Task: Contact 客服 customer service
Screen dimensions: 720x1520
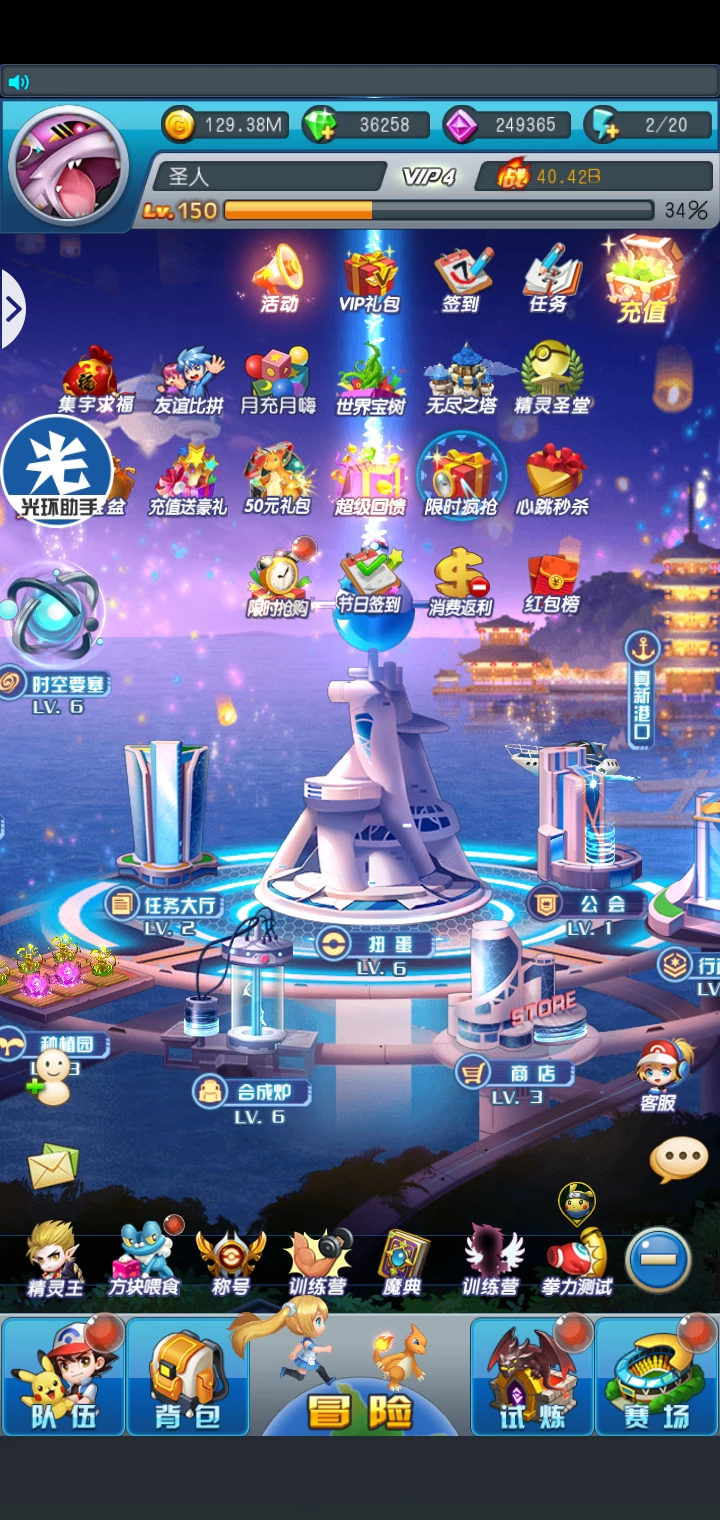Action: point(660,1074)
